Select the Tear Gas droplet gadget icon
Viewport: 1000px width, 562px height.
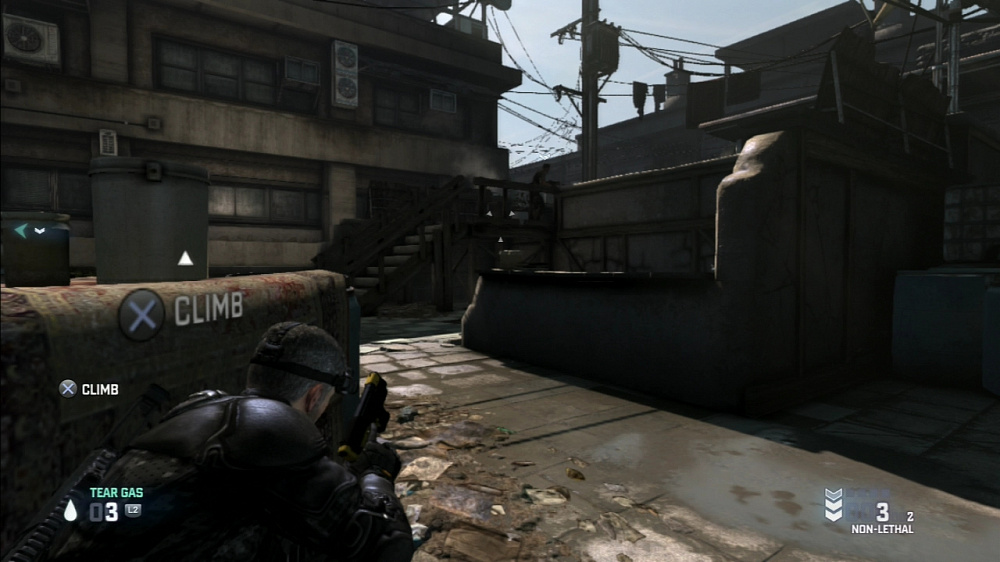tap(70, 511)
